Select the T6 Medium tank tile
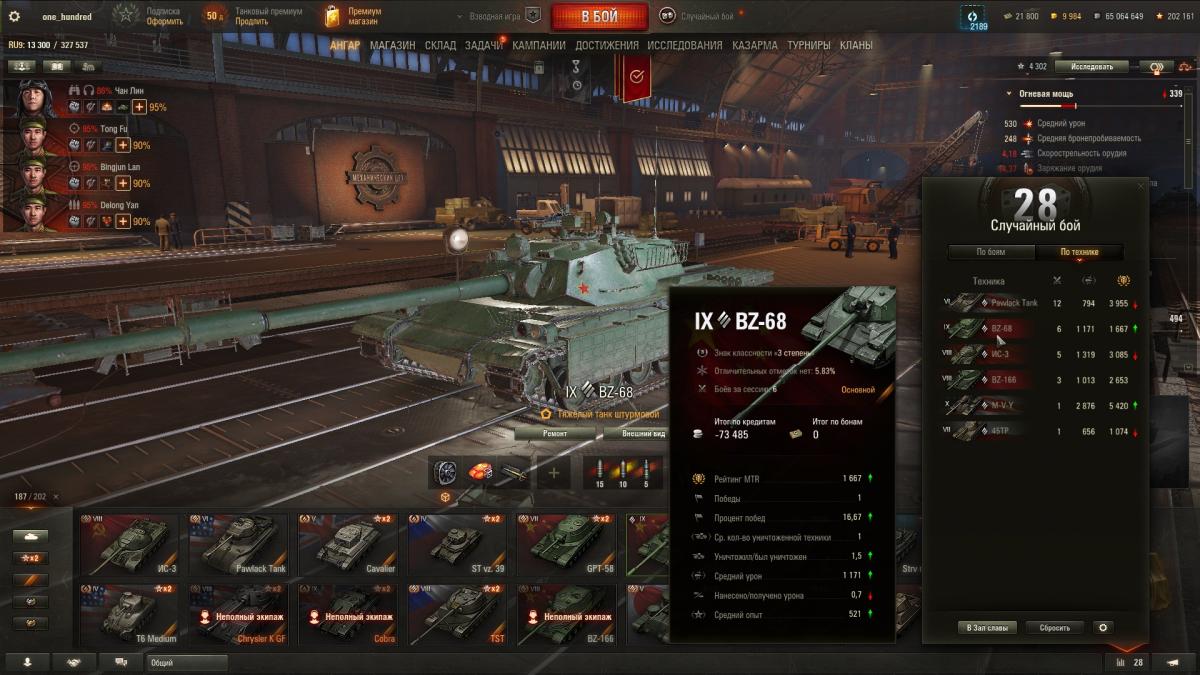 point(129,615)
